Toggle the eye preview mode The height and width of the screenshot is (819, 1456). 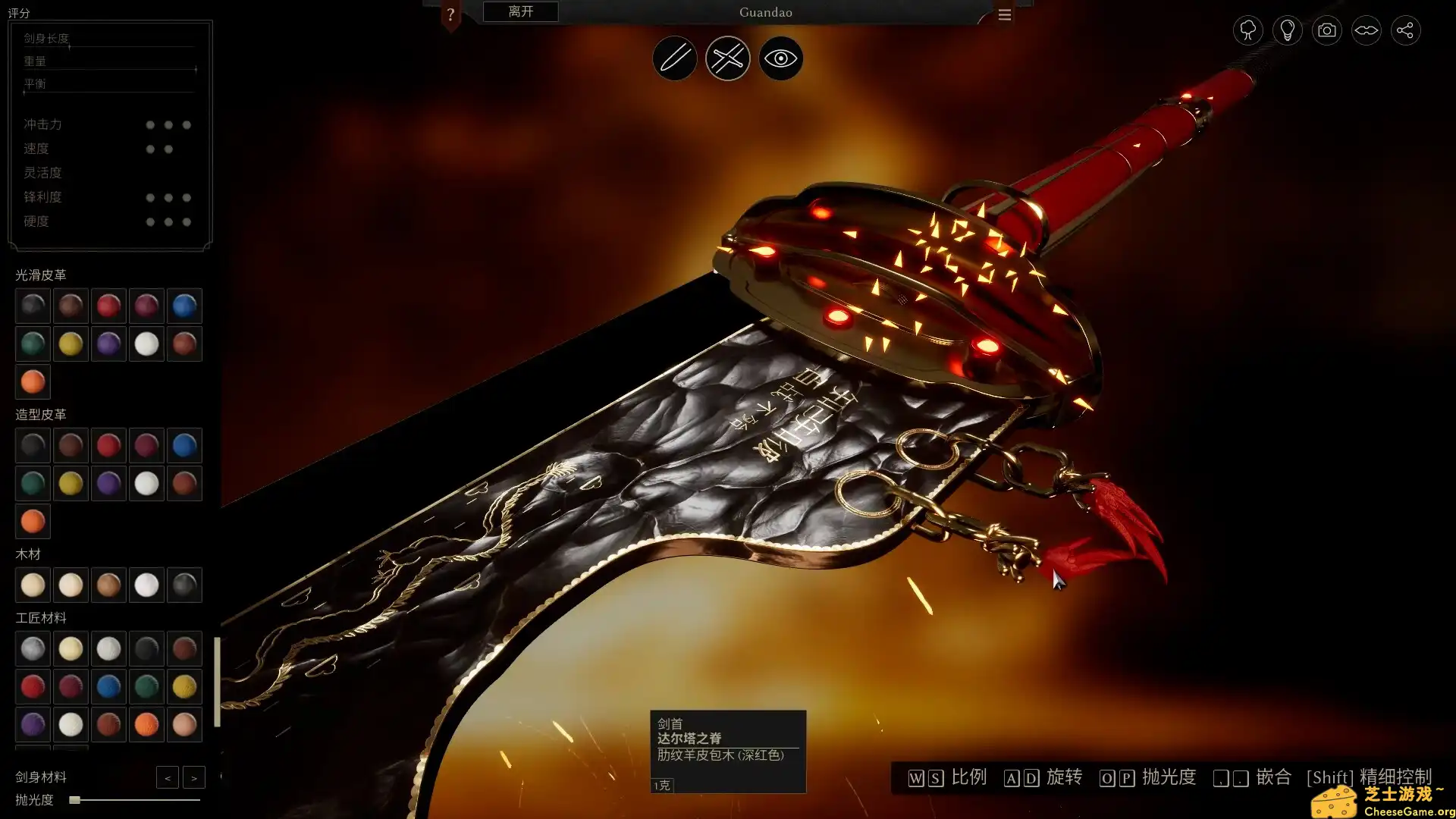coord(780,58)
